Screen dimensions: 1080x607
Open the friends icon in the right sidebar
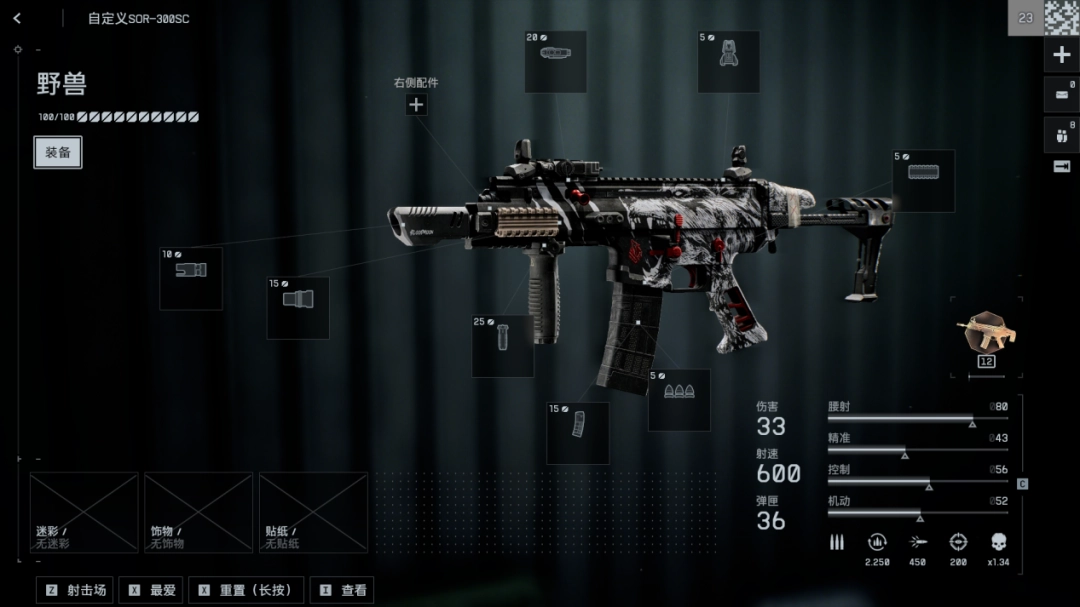click(x=1062, y=133)
